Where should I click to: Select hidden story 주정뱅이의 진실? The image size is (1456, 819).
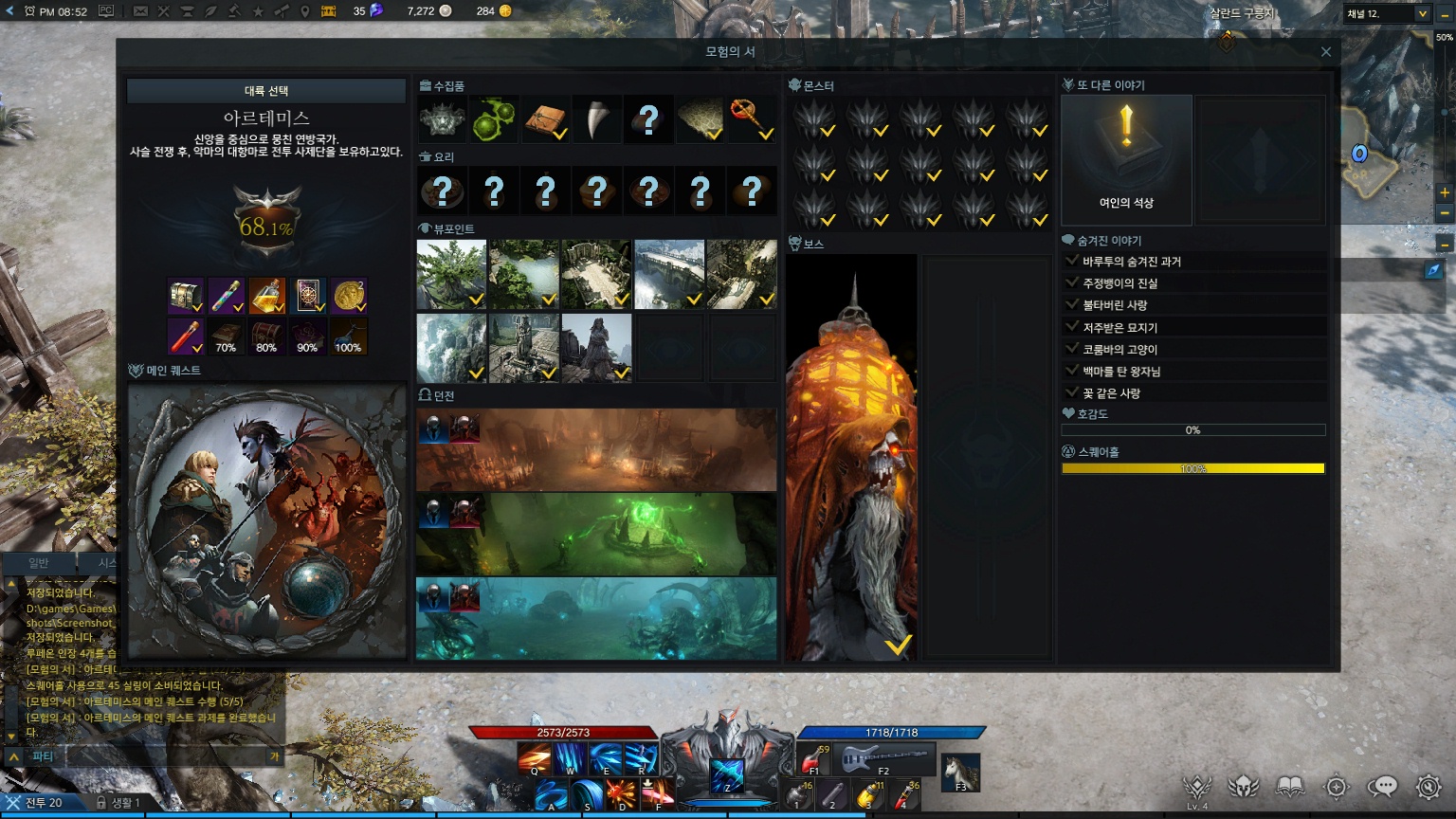tap(1120, 283)
